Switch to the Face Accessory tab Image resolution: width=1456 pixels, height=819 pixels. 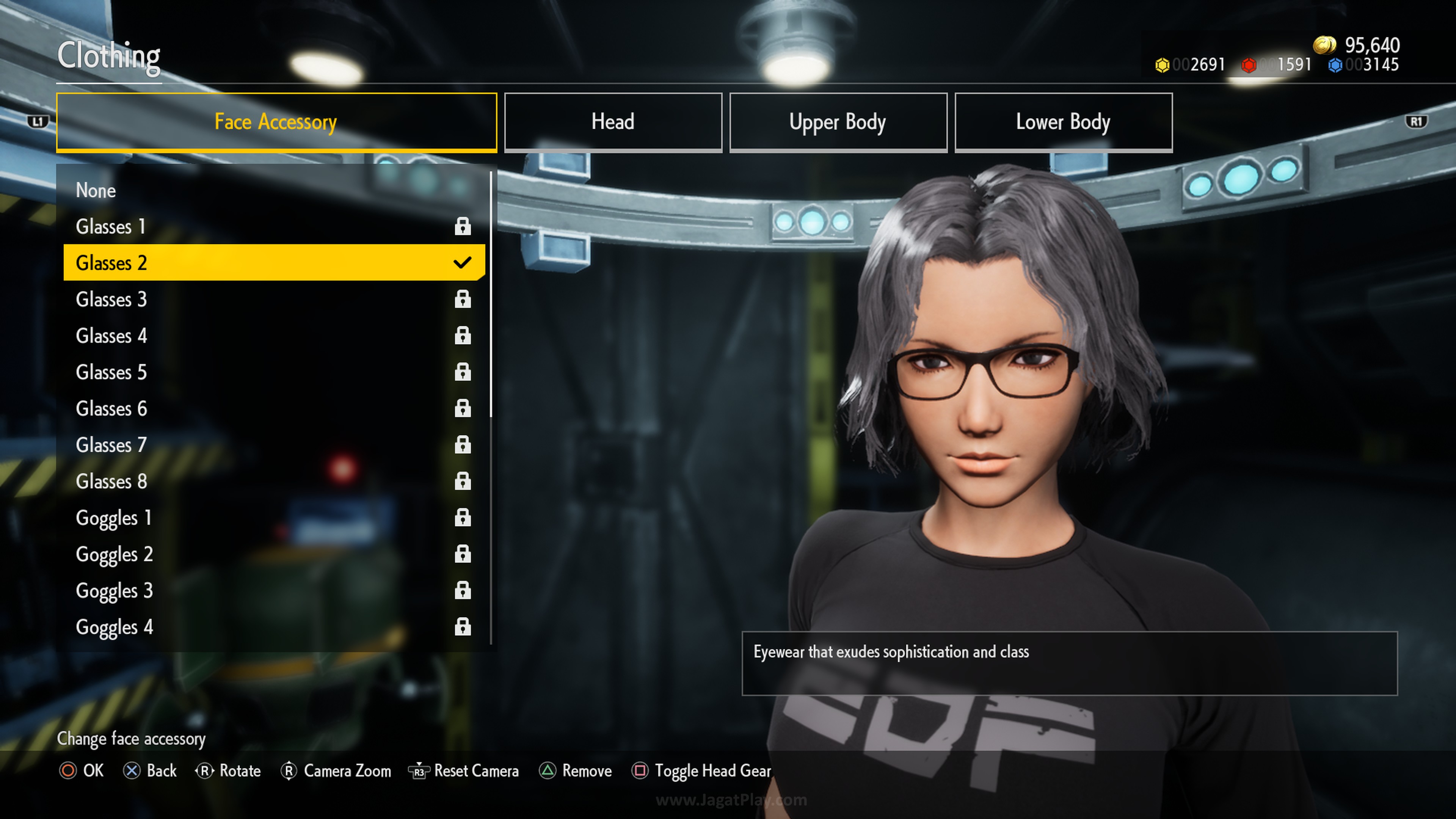click(x=276, y=122)
